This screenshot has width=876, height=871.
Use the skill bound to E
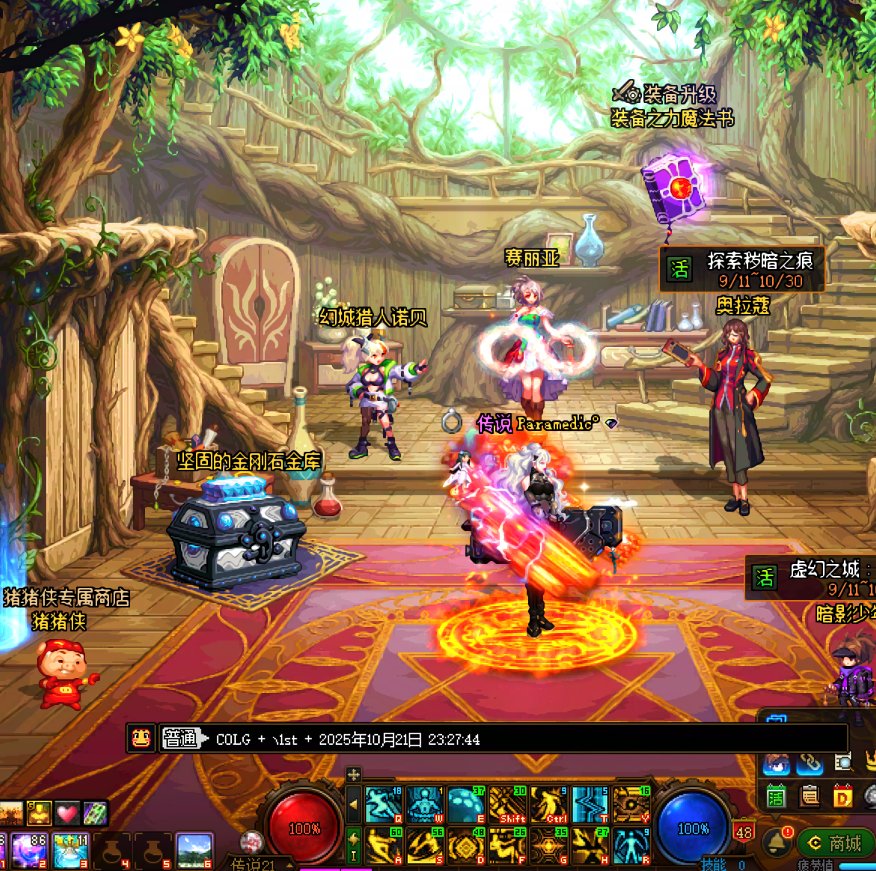(x=465, y=804)
